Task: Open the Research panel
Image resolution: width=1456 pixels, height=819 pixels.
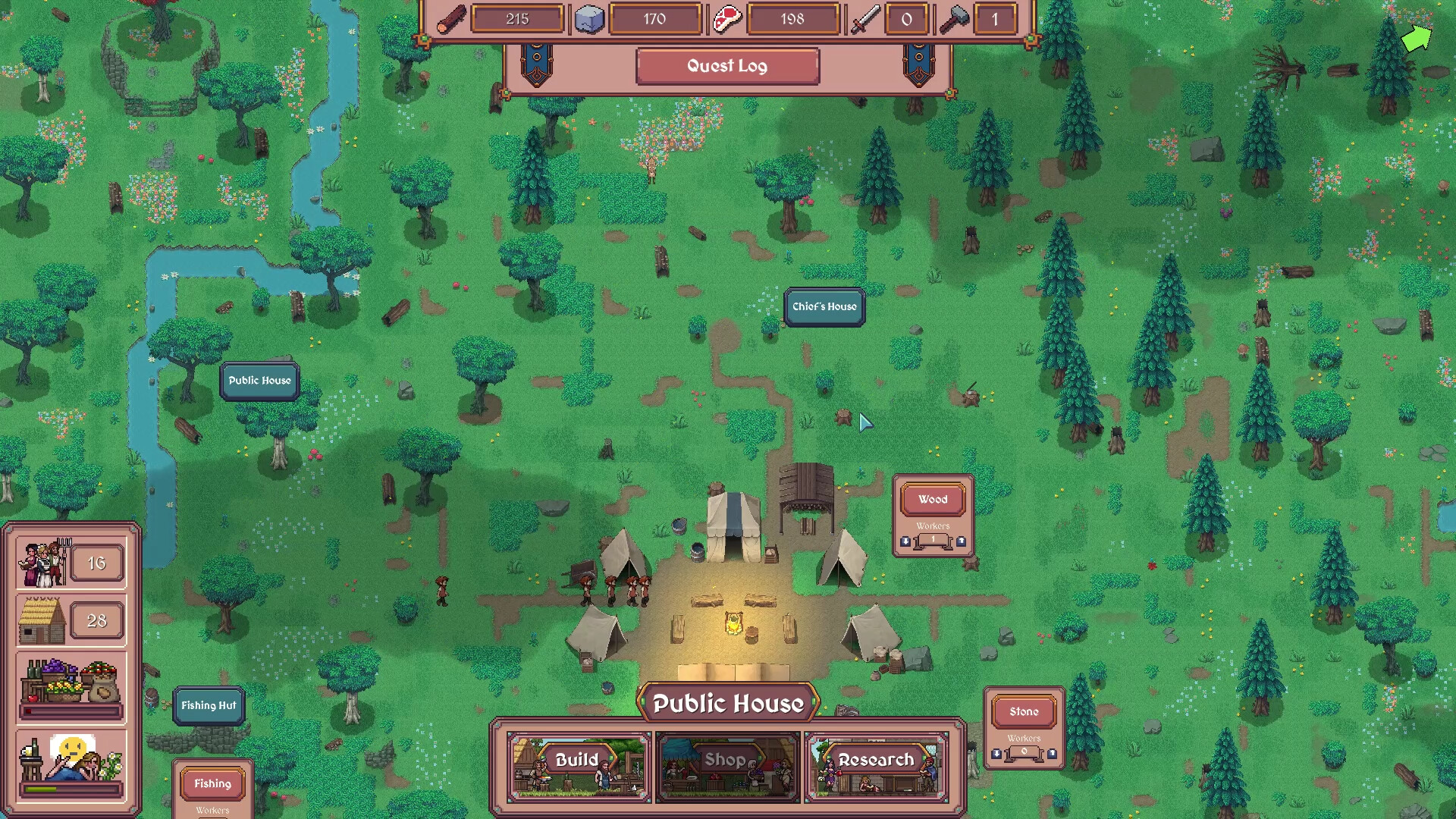Action: [877, 760]
